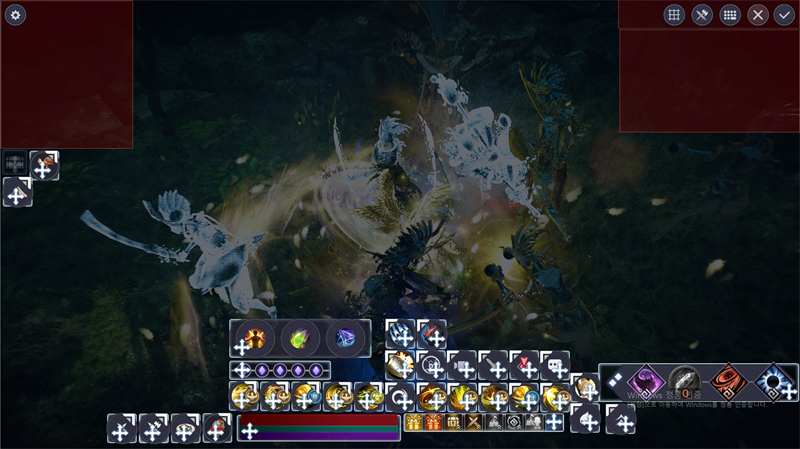
Task: Select the red-down-arrow widget handle
Action: pyautogui.click(x=525, y=365)
